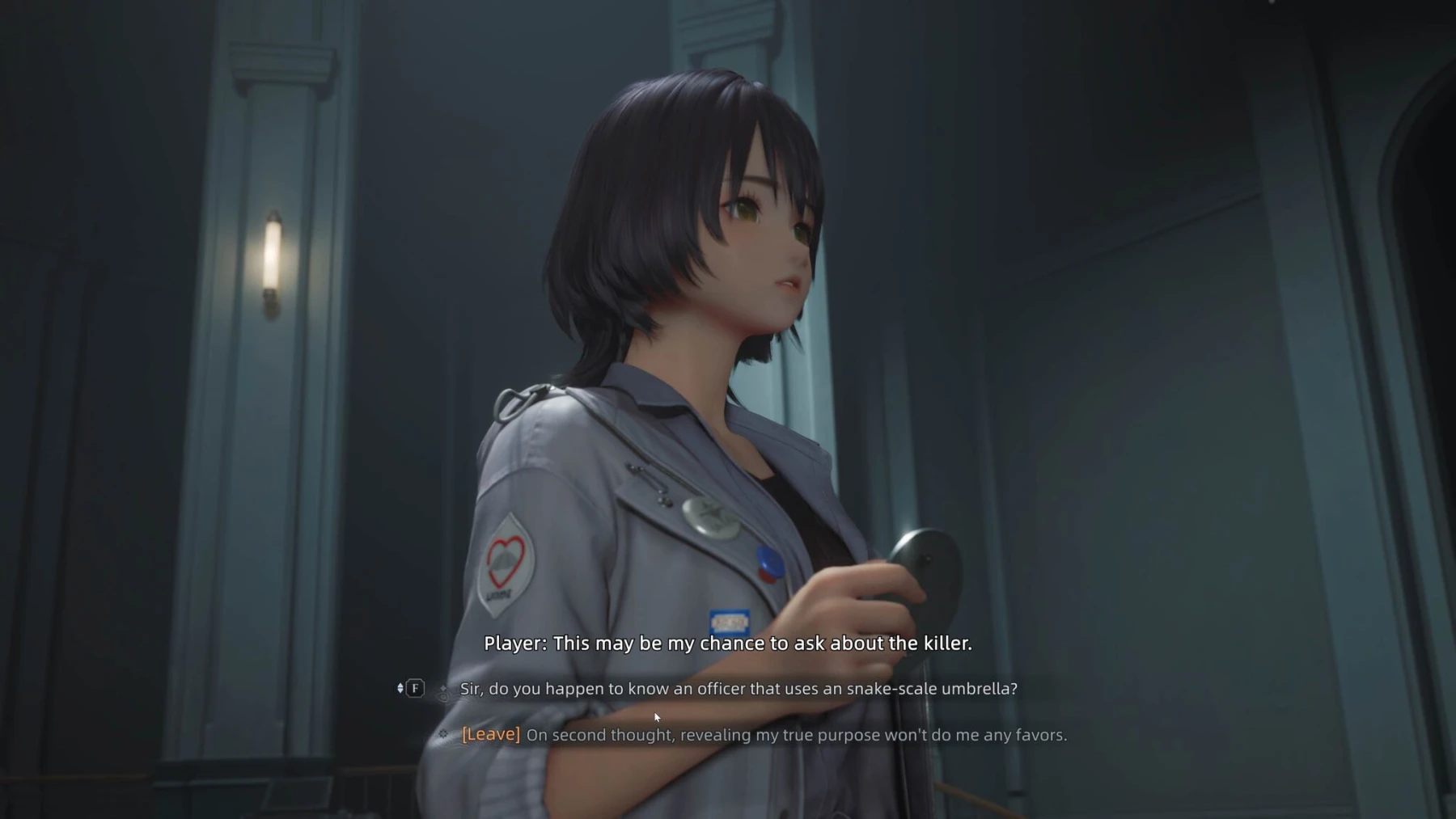Image resolution: width=1456 pixels, height=819 pixels.
Task: Choose the Leave dialogue option
Action: tap(764, 735)
